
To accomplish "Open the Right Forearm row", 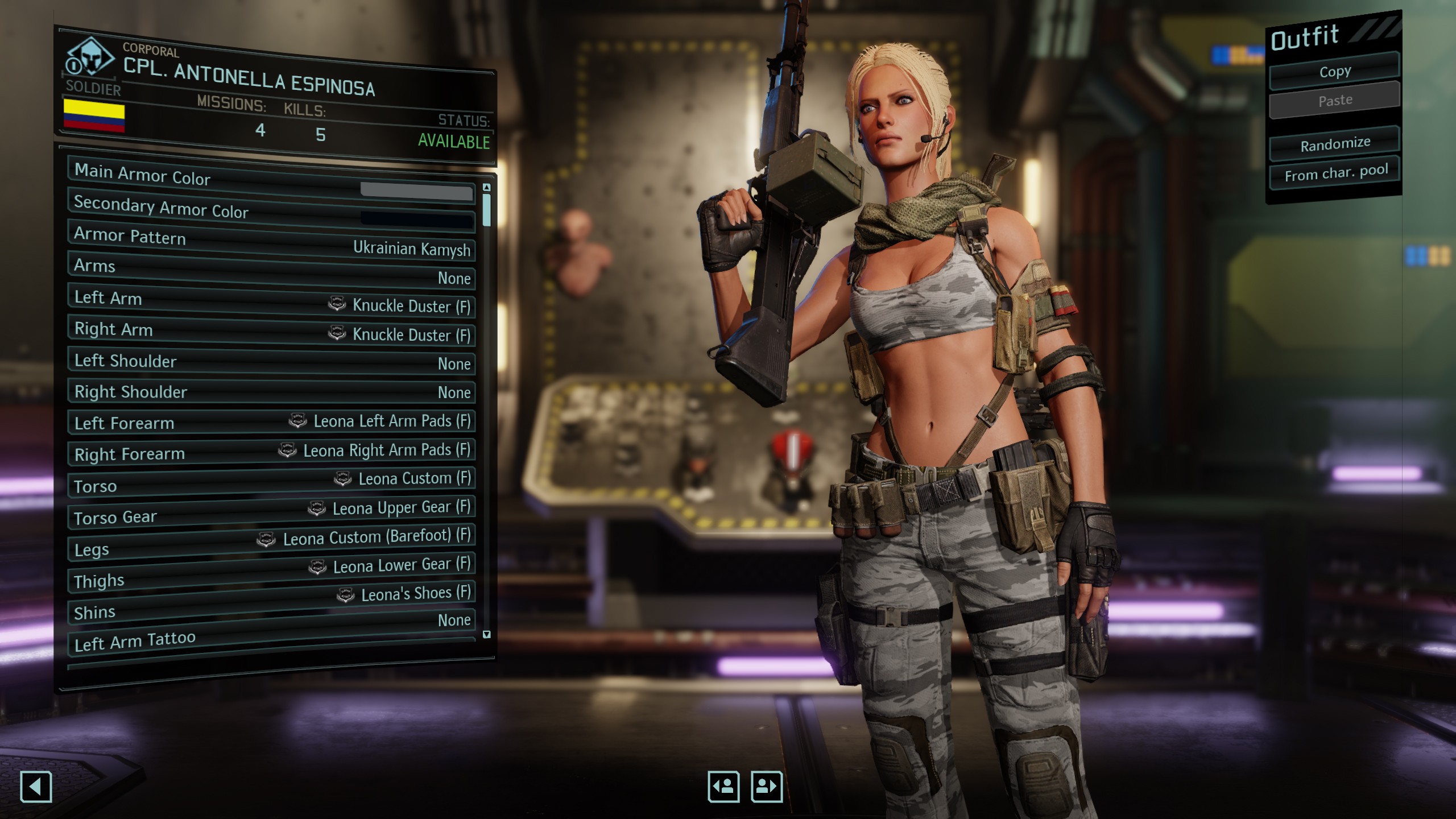I will tap(272, 452).
